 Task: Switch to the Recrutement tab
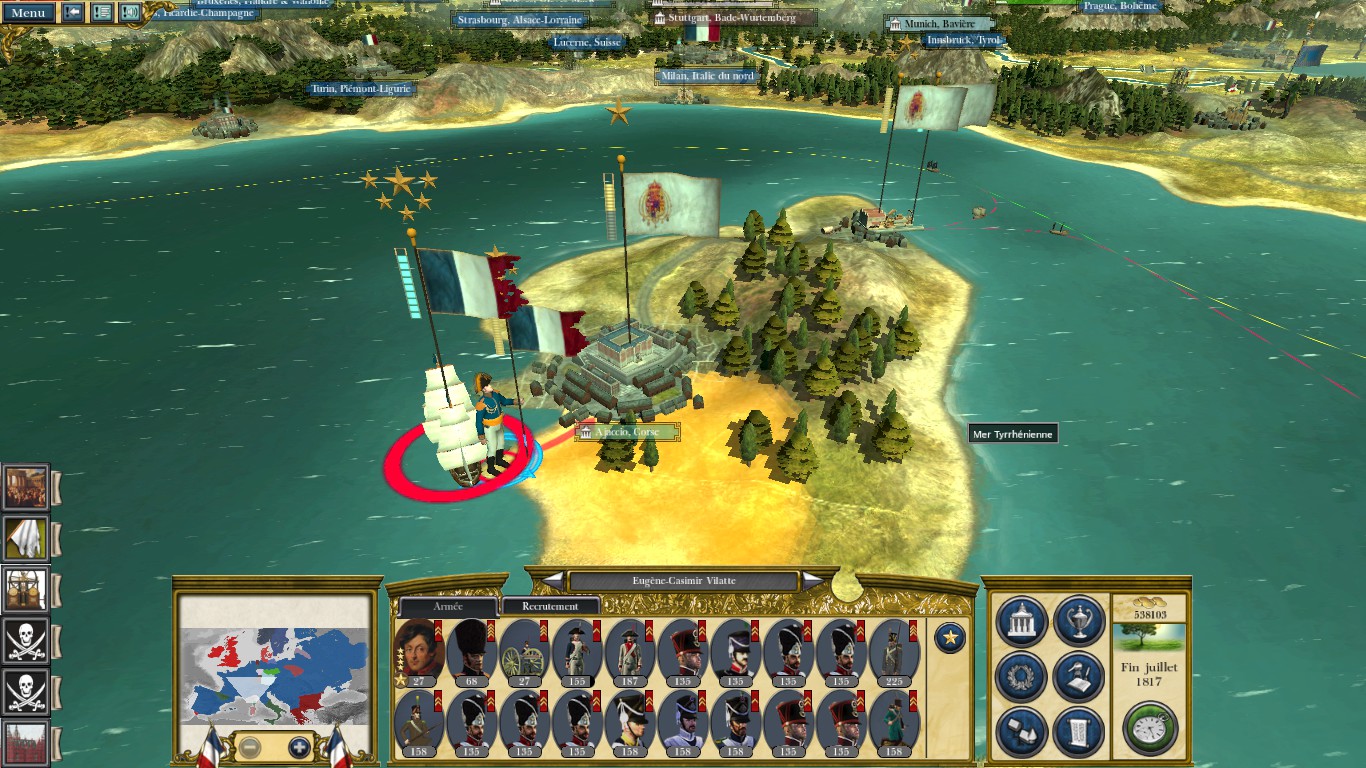click(x=550, y=606)
